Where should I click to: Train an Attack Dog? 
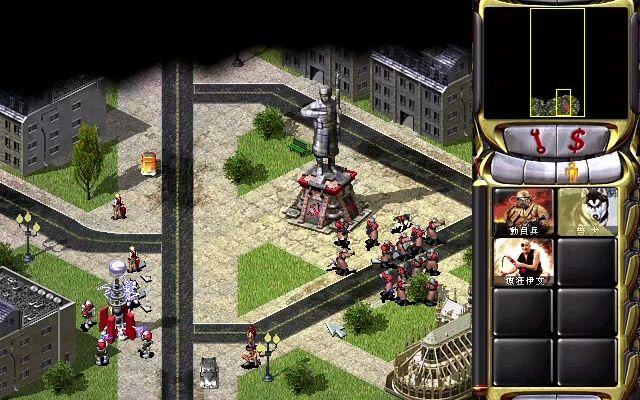[585, 211]
